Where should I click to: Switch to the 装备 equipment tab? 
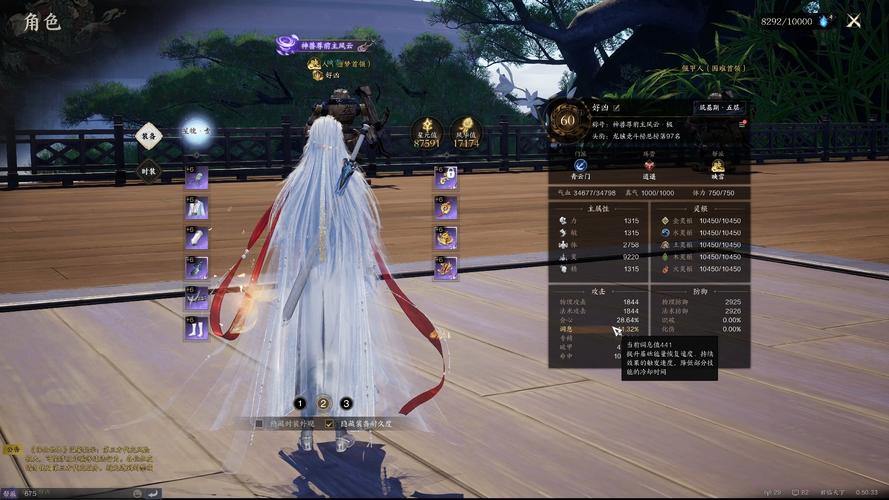[149, 136]
